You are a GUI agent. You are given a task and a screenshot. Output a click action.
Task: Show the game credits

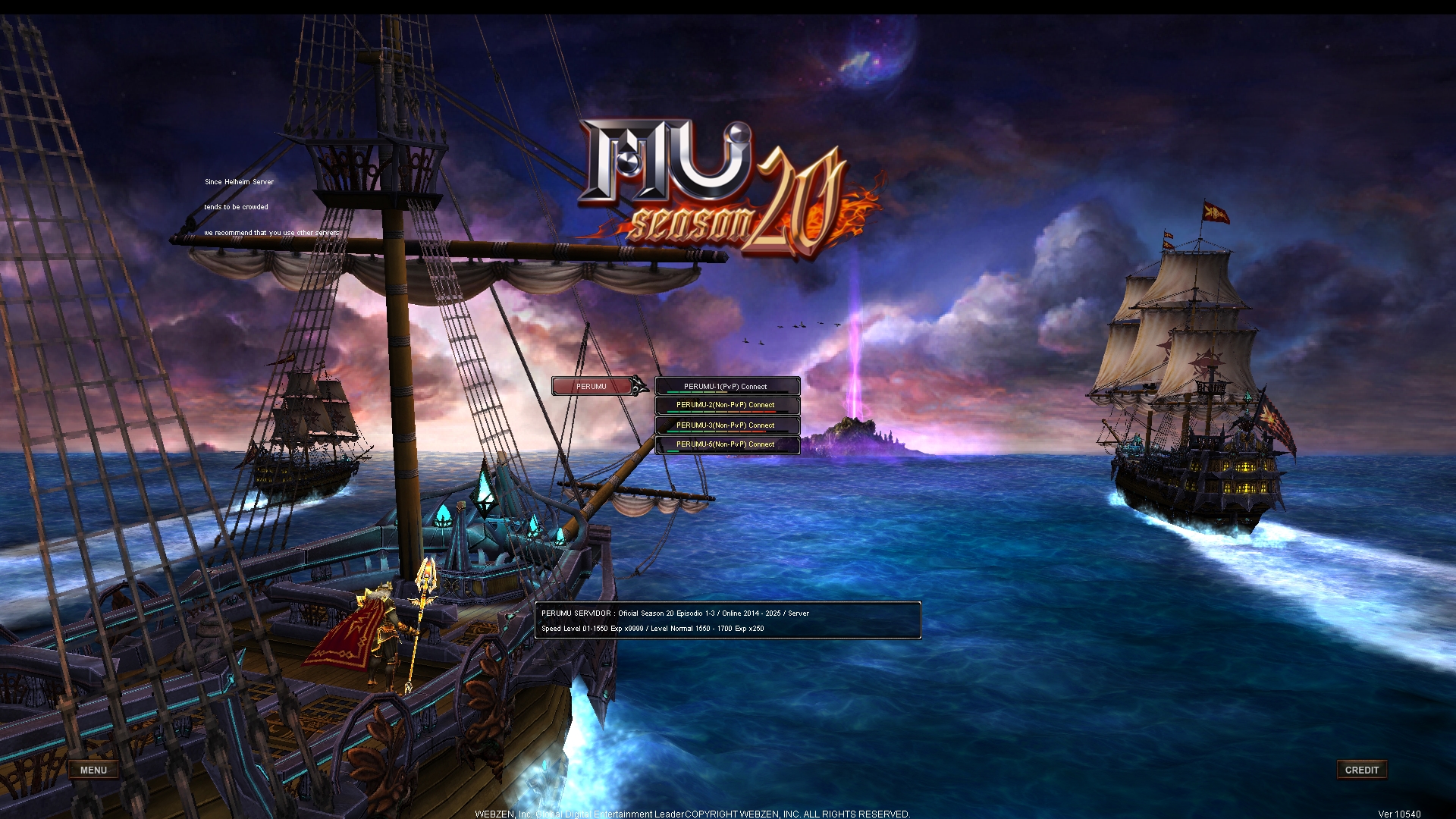tap(1361, 770)
